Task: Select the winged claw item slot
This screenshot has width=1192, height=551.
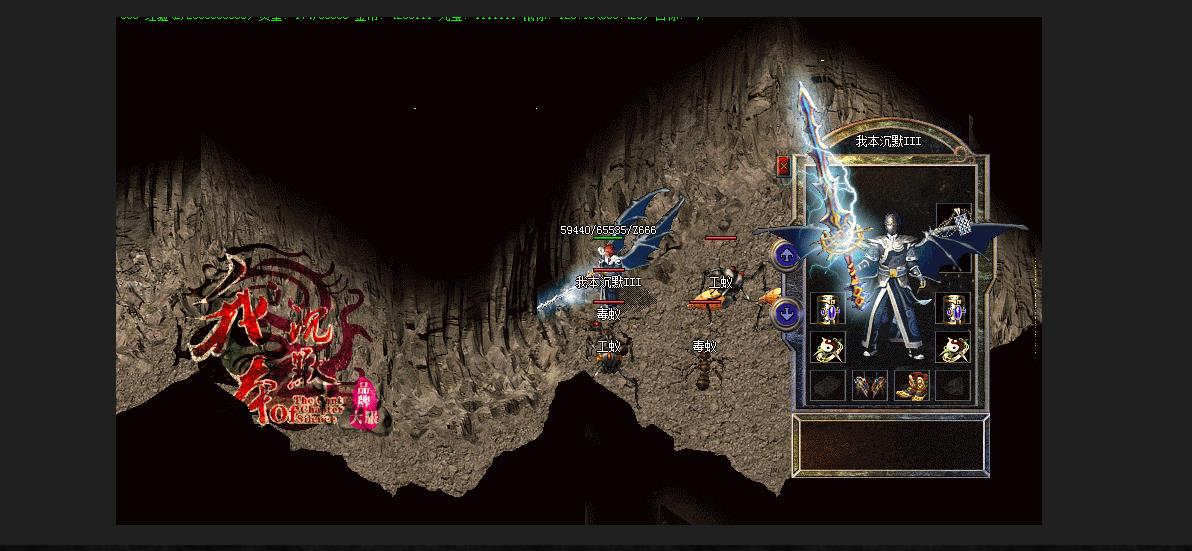Action: point(869,385)
